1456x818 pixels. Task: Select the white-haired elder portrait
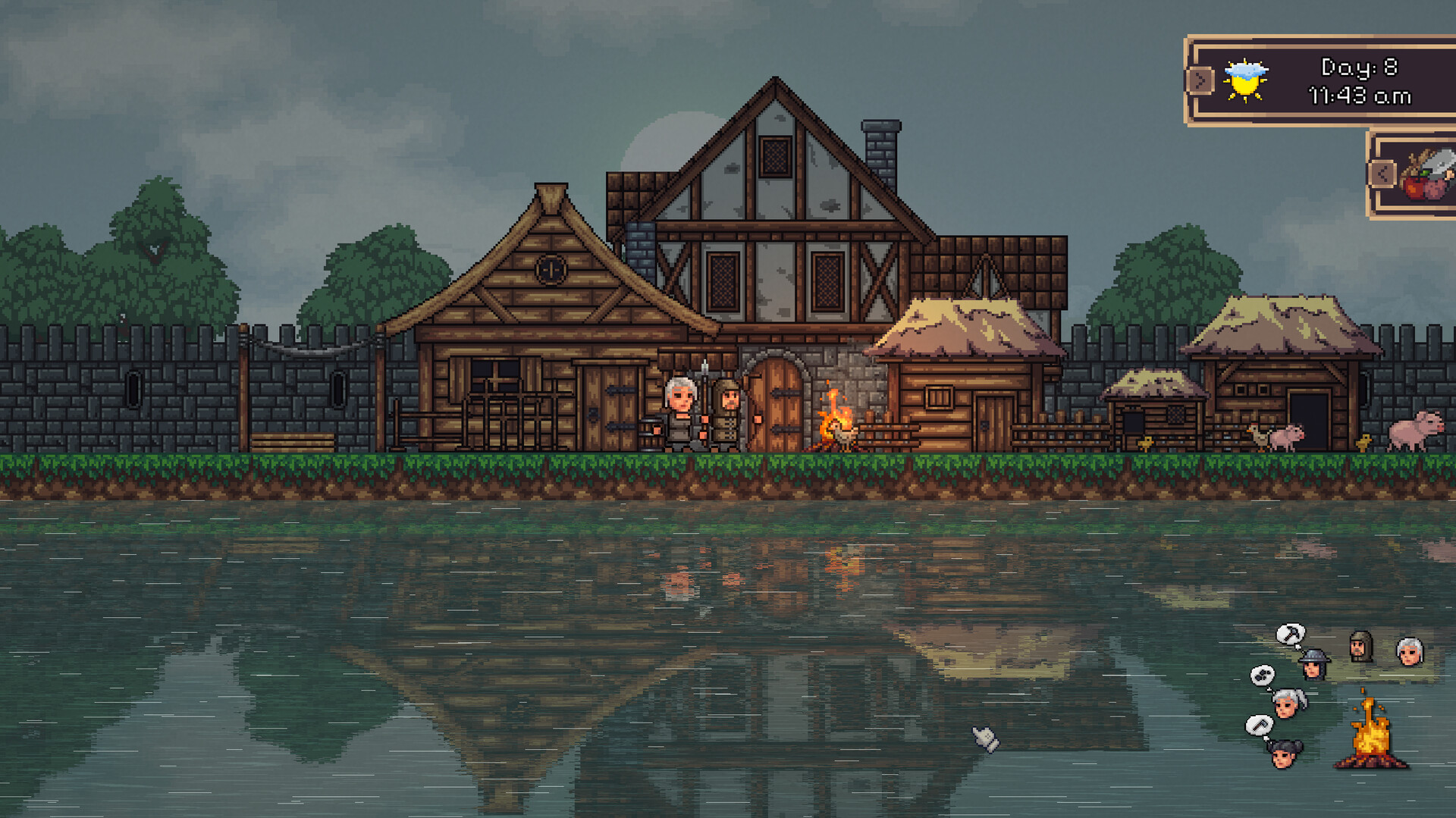[x=1410, y=652]
